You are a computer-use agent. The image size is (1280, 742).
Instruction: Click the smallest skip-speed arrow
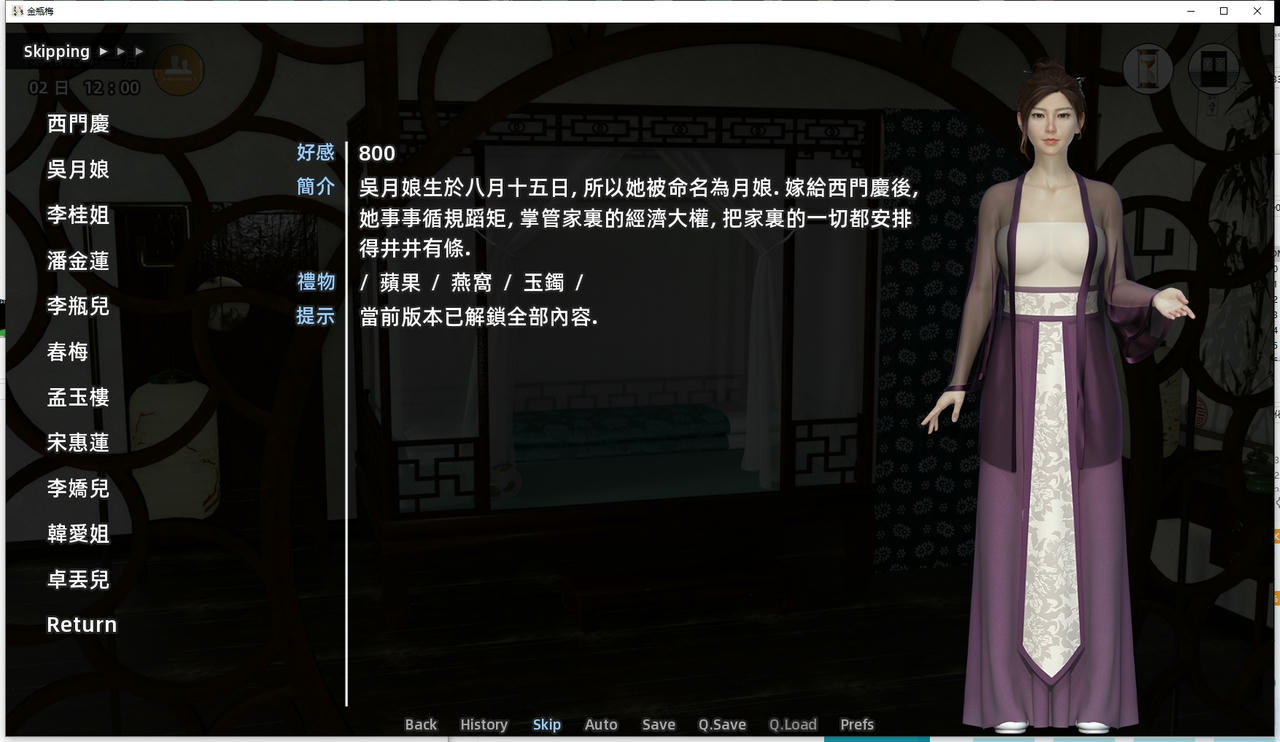coord(138,50)
